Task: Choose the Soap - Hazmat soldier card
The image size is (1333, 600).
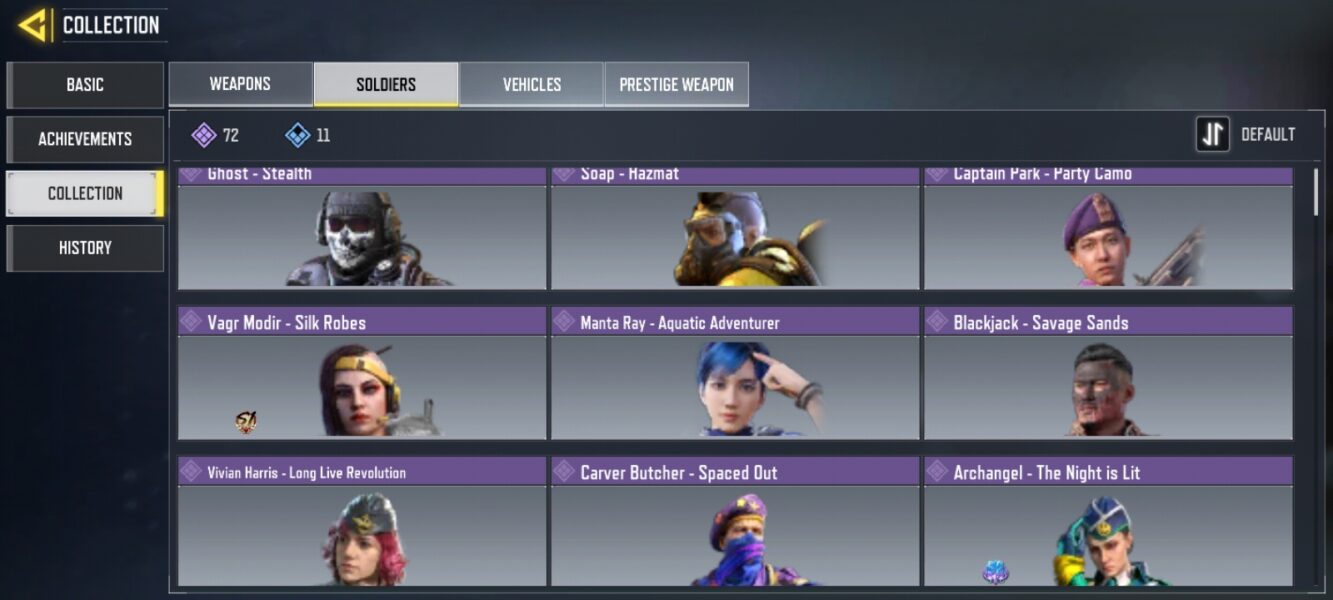Action: click(735, 232)
